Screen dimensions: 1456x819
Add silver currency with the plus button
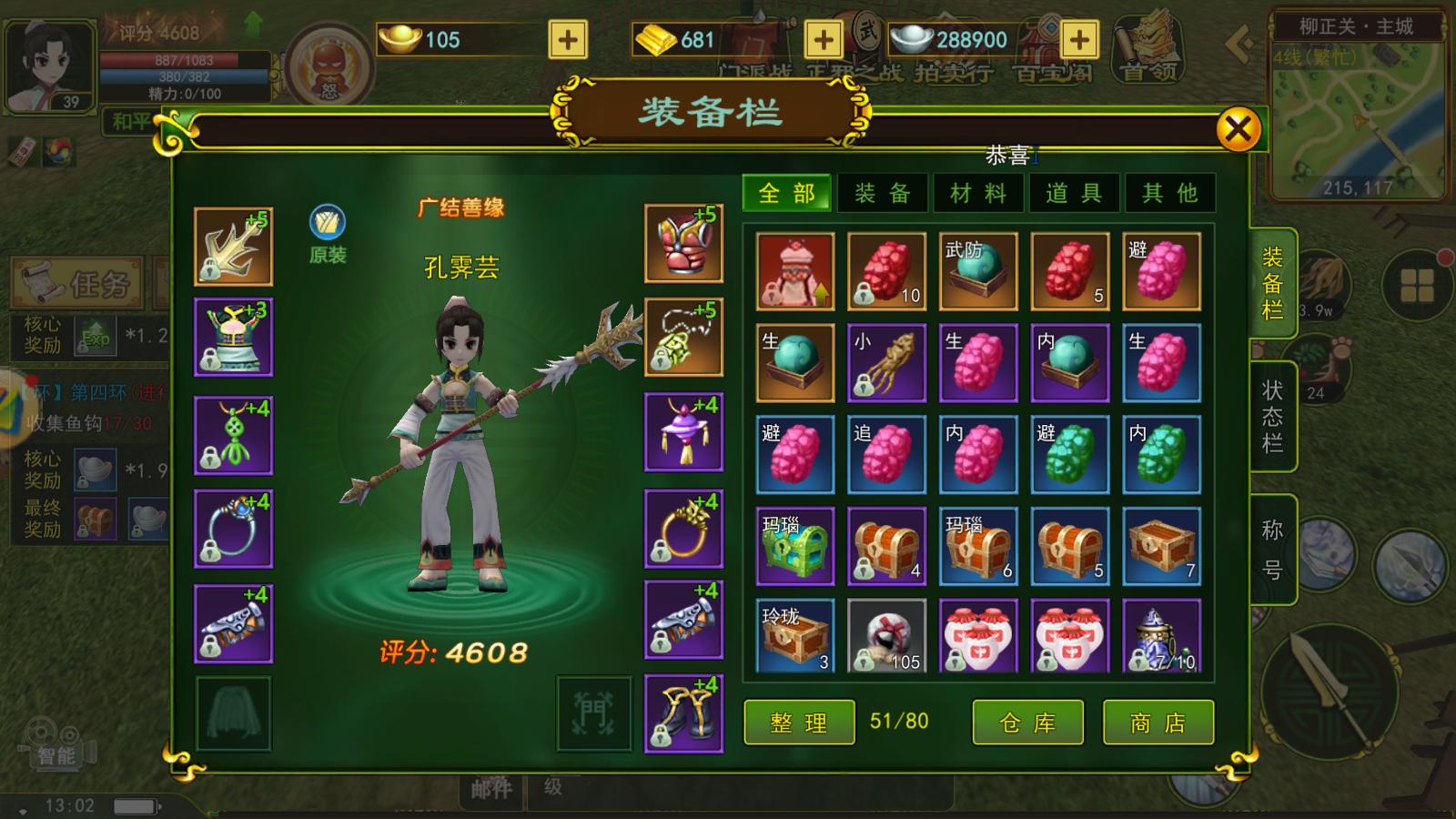pyautogui.click(x=1079, y=40)
